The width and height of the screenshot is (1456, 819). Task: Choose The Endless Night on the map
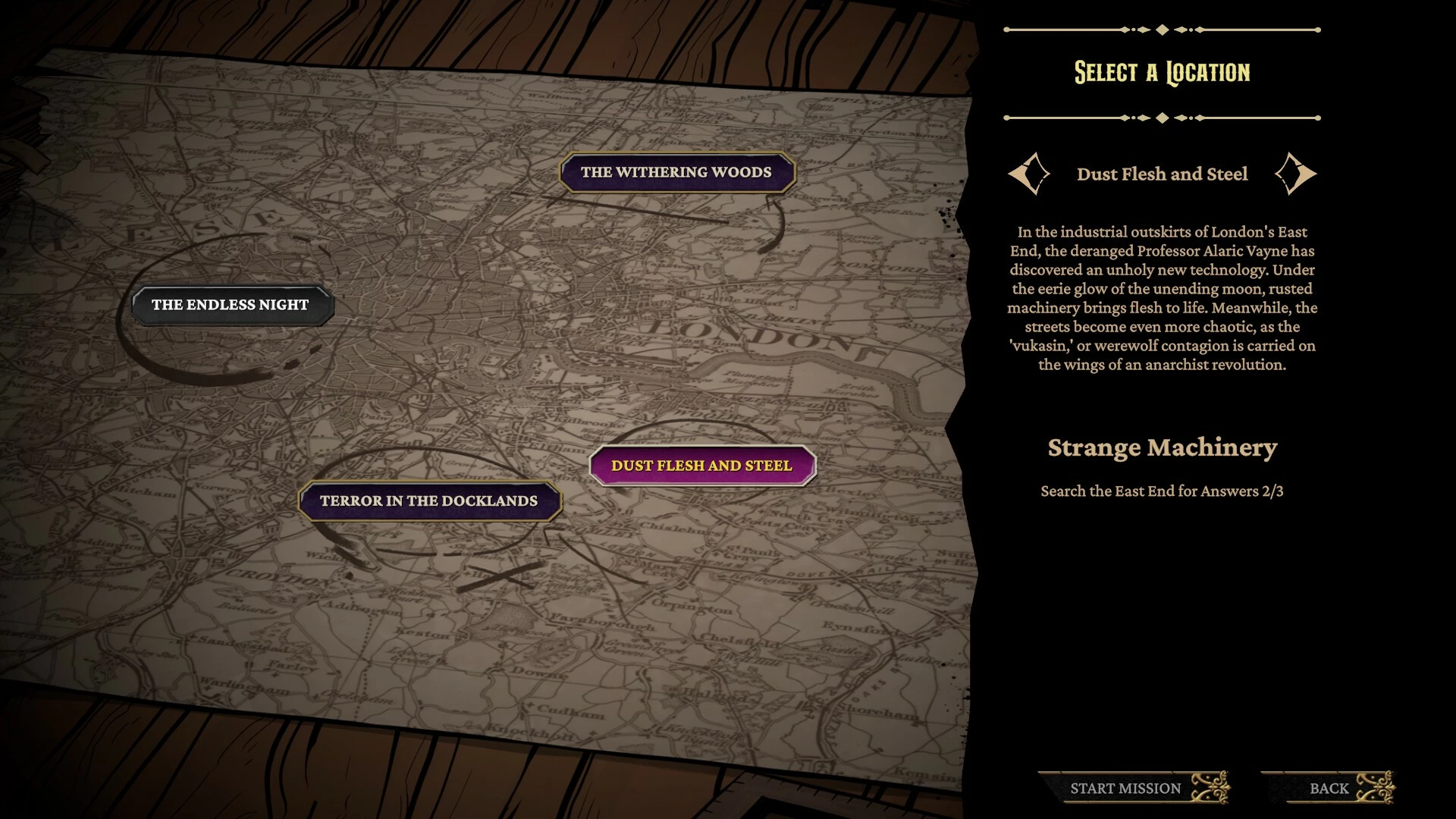point(231,305)
